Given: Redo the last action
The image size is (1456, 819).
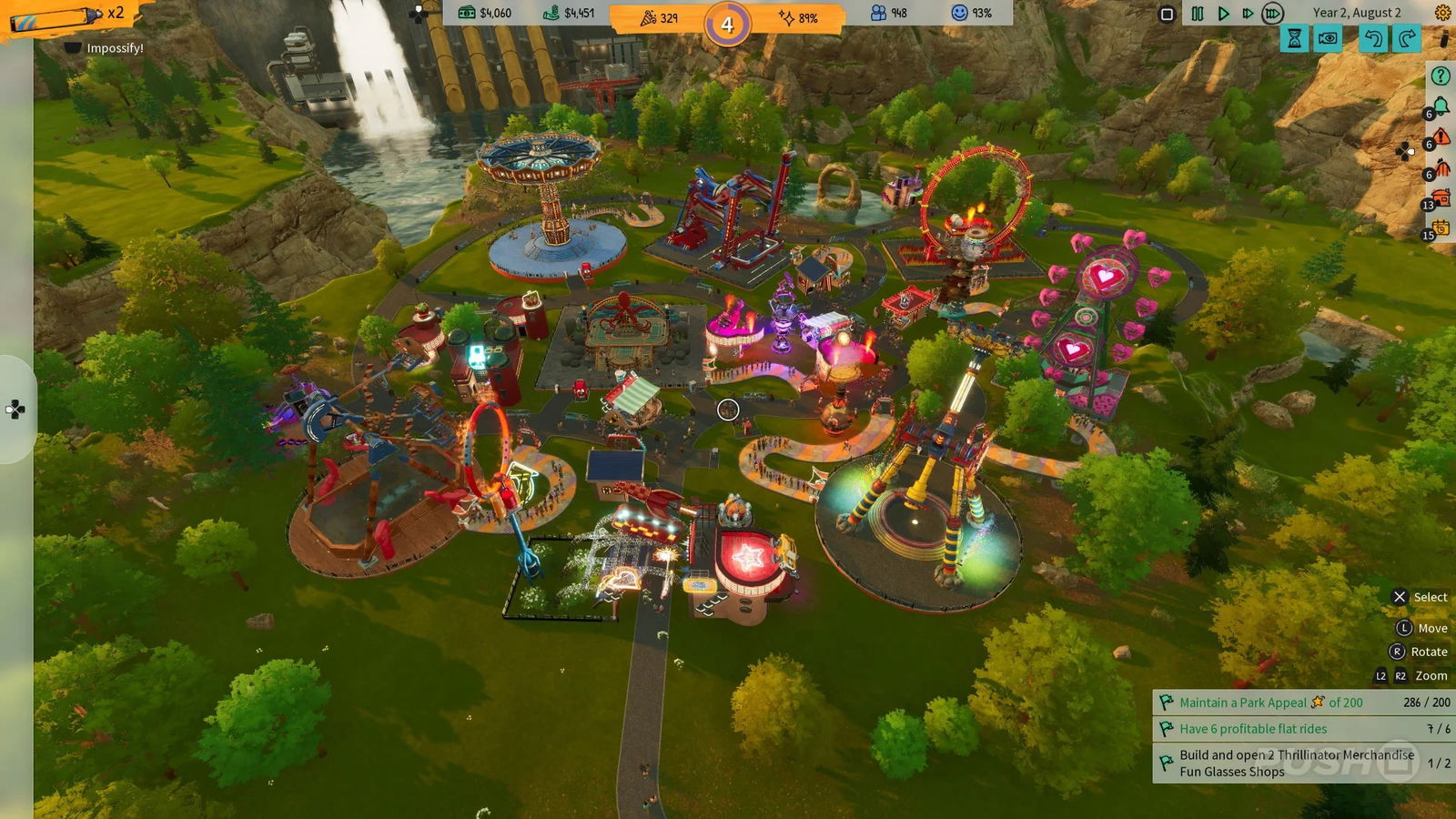Looking at the screenshot, I should 1405,38.
